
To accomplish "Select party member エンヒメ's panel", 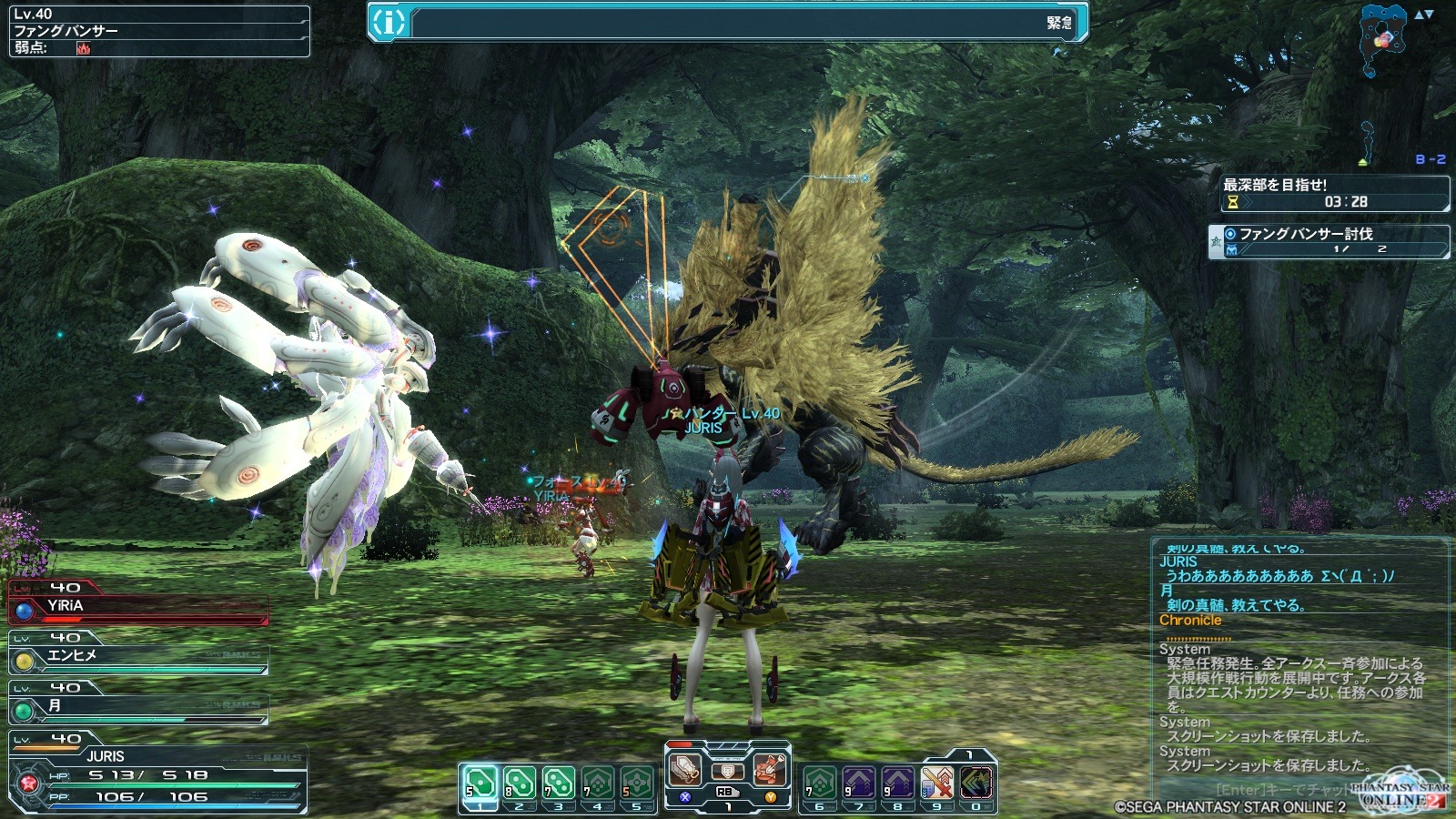I will (x=138, y=656).
